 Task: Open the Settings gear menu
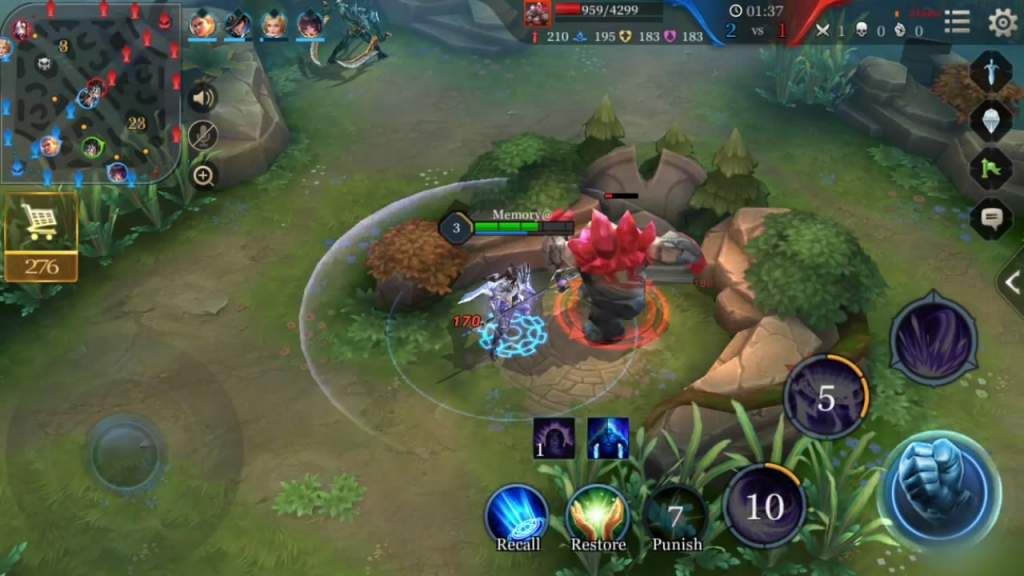tap(1002, 22)
